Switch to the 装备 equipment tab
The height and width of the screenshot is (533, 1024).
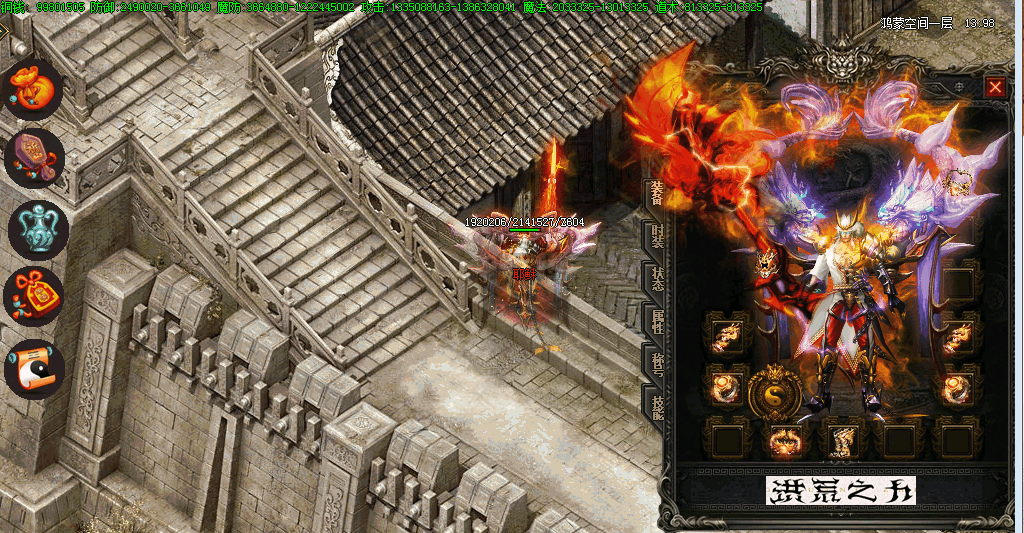point(656,195)
